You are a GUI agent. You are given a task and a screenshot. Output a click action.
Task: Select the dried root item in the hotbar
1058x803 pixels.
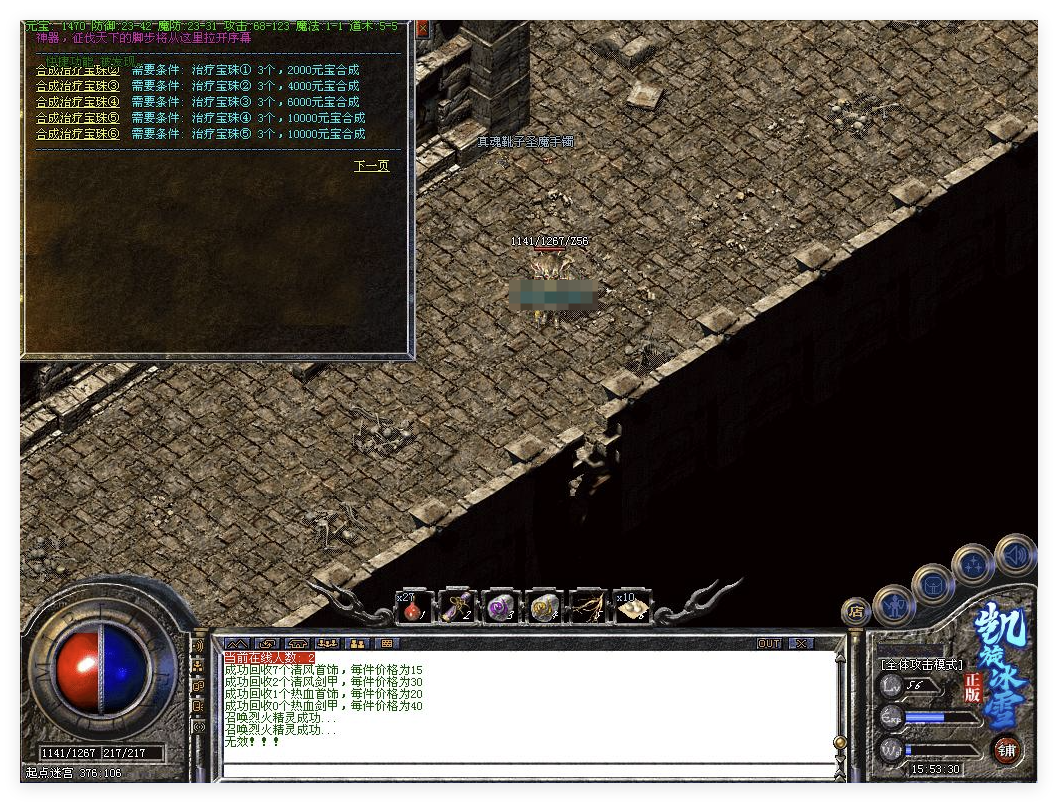coord(587,607)
